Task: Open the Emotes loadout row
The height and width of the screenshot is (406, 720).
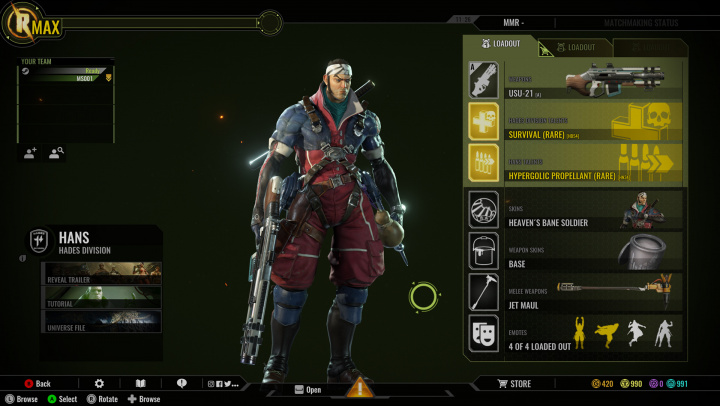Action: click(575, 333)
